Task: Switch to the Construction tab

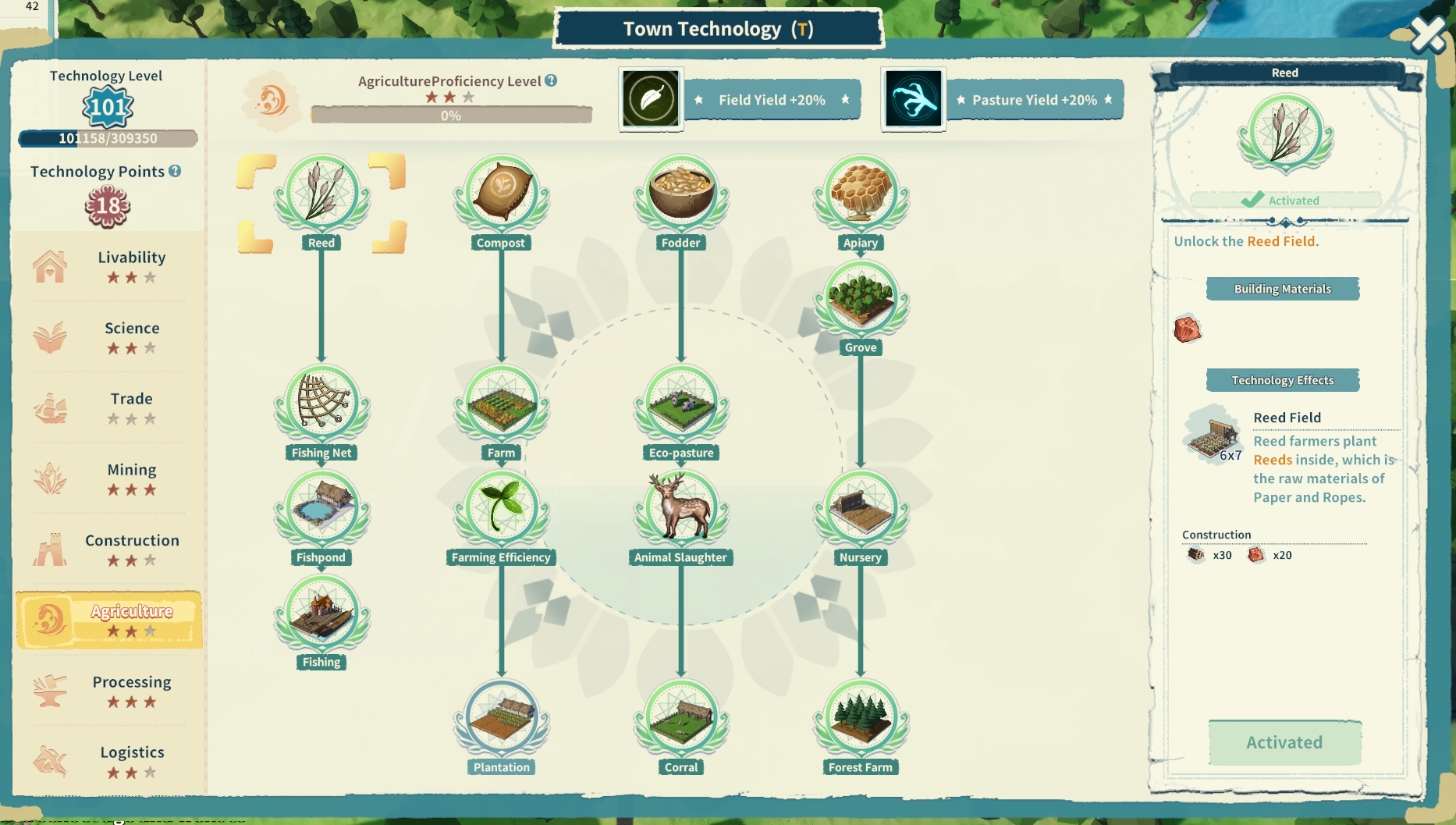Action: 108,549
